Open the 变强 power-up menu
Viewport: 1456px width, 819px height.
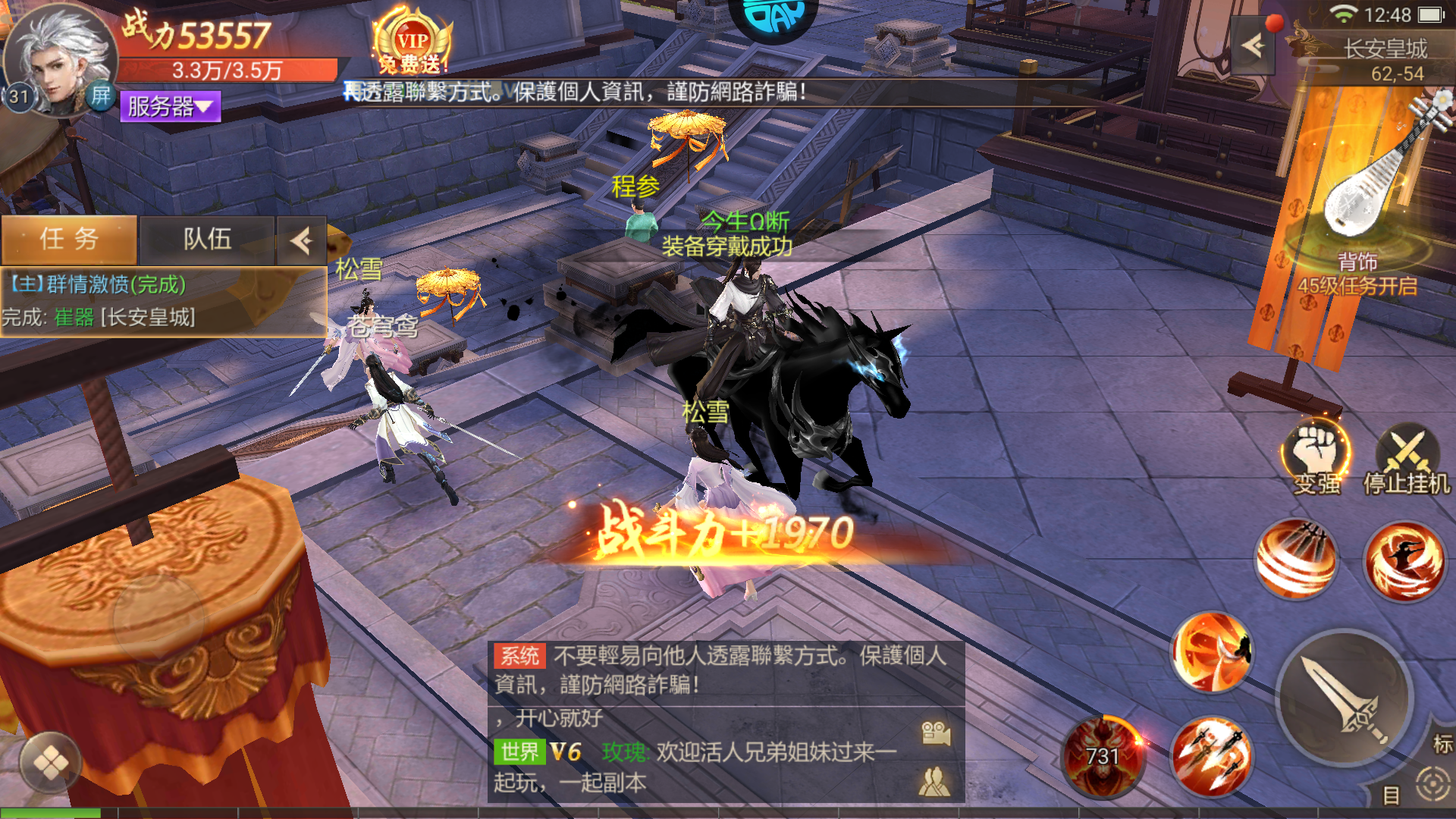tap(1316, 457)
